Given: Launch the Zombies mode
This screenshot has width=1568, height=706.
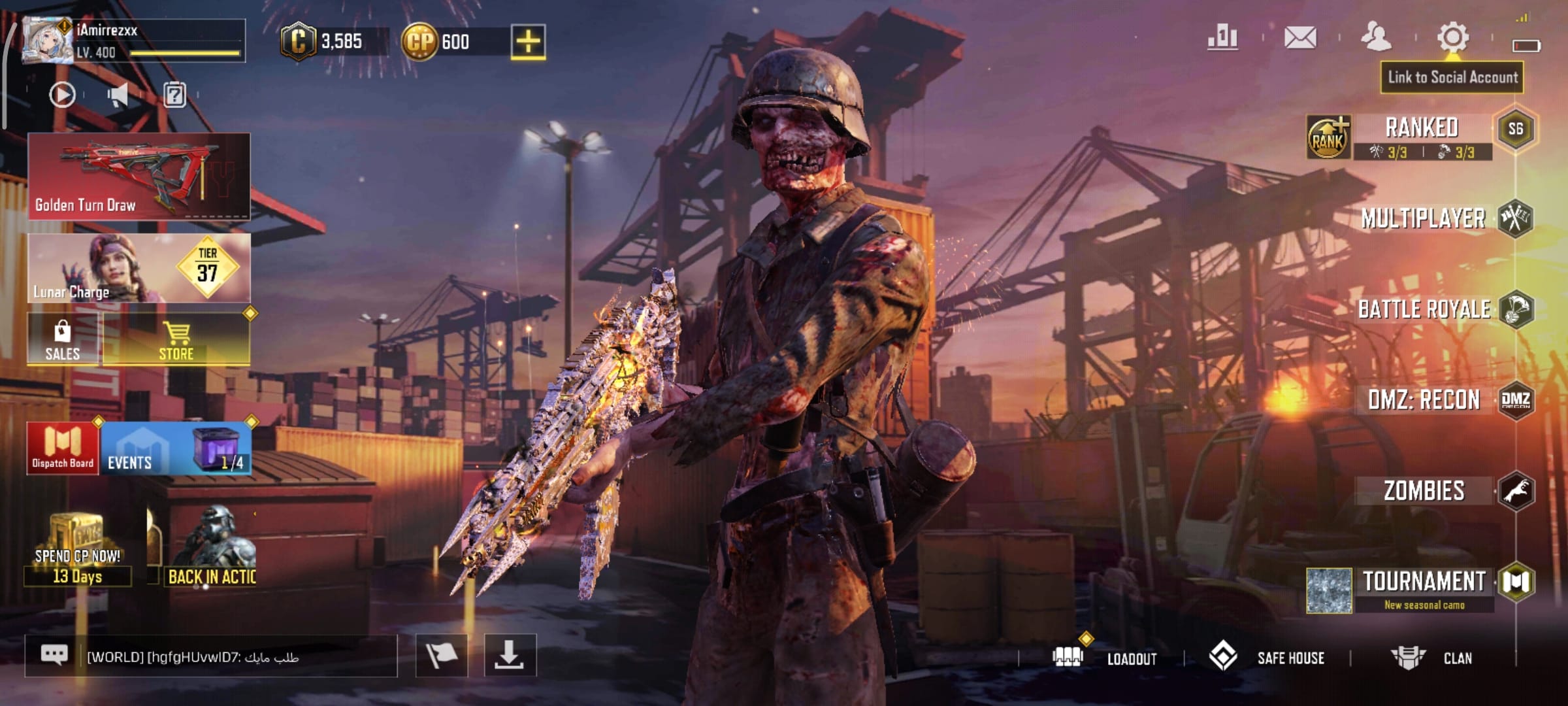Looking at the screenshot, I should (x=1424, y=491).
